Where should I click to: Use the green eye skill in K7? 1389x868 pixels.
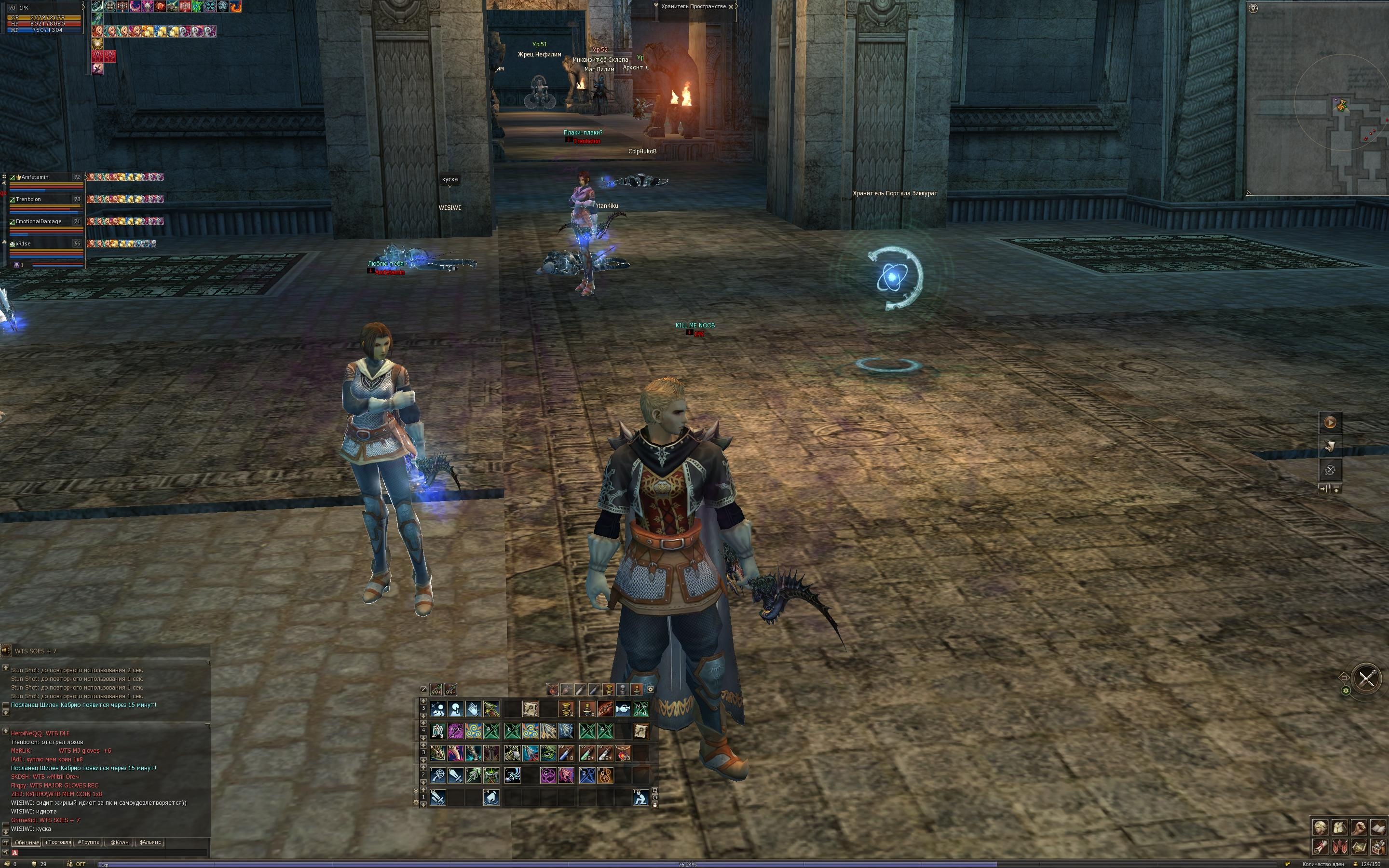548,753
